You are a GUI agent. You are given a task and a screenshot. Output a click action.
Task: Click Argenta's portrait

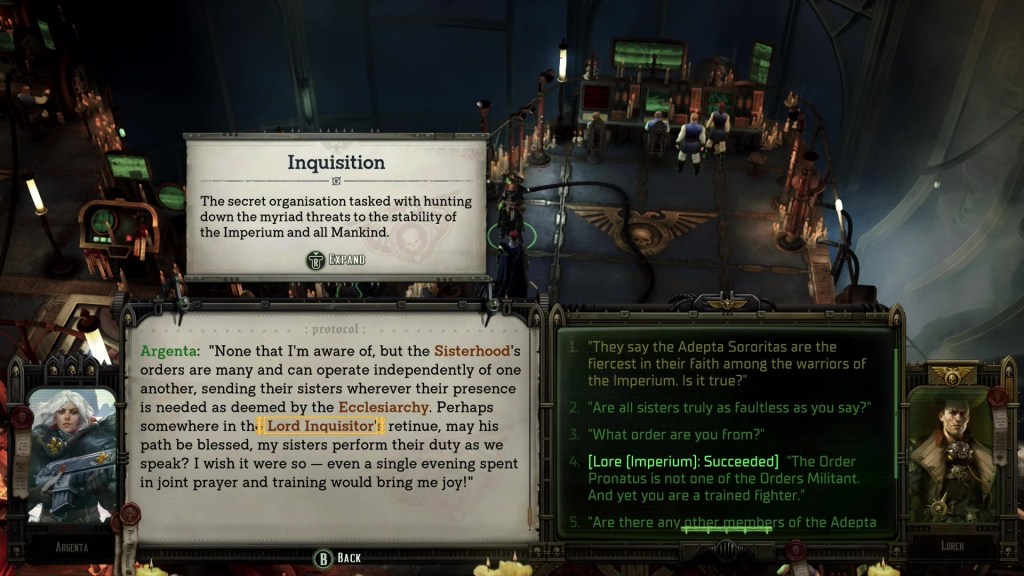pyautogui.click(x=72, y=455)
